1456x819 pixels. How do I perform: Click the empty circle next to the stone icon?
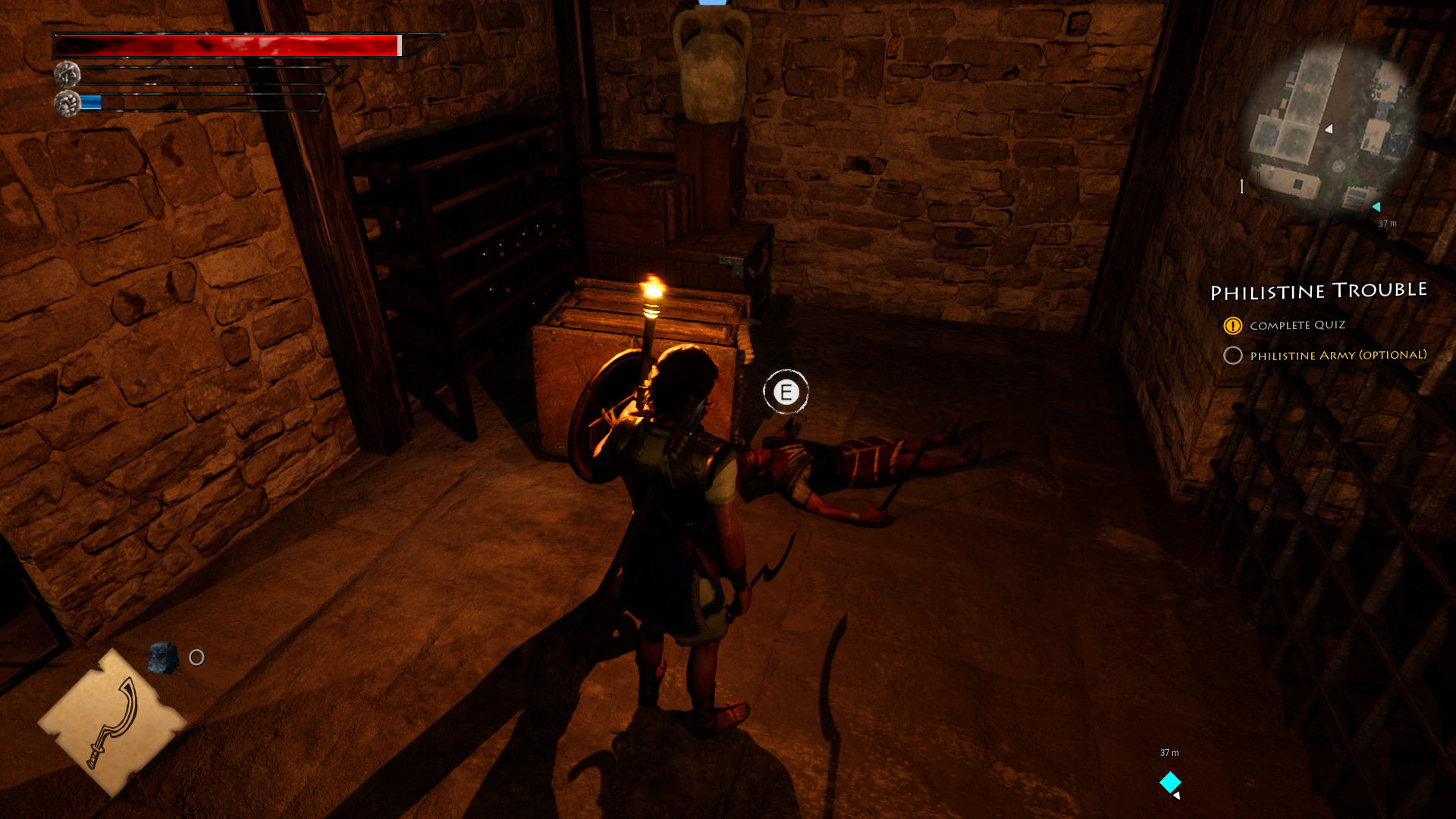(x=196, y=658)
